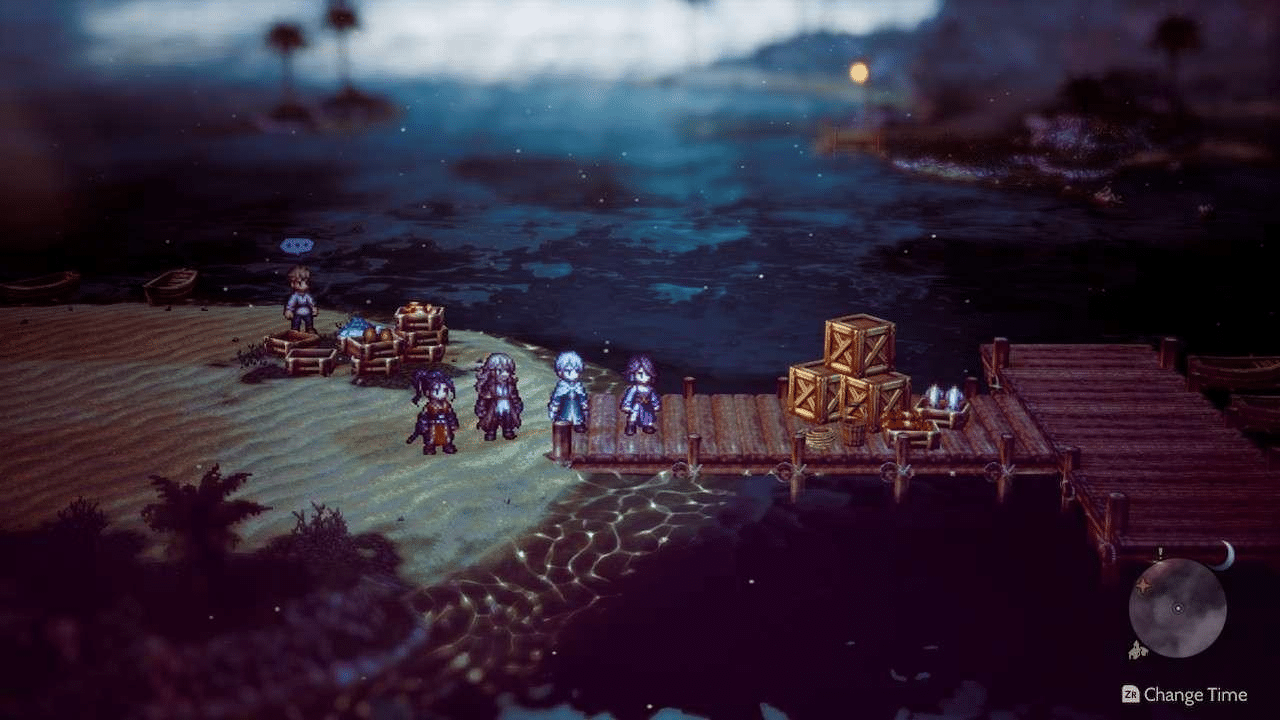Click the rowboat on the left shoreline
Screen dimensions: 1280x720
click(x=173, y=285)
